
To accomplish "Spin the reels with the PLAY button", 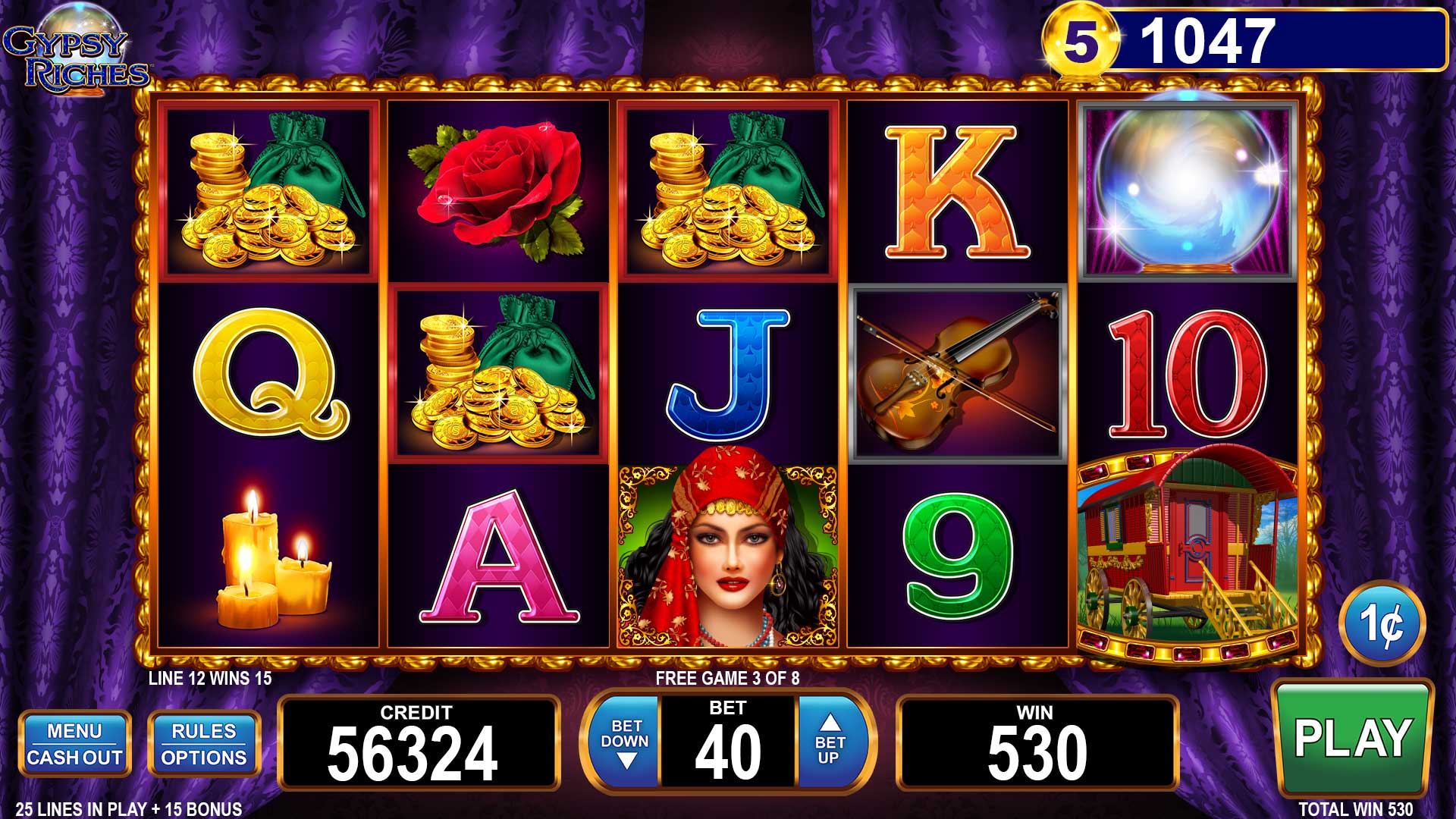I will (x=1352, y=738).
